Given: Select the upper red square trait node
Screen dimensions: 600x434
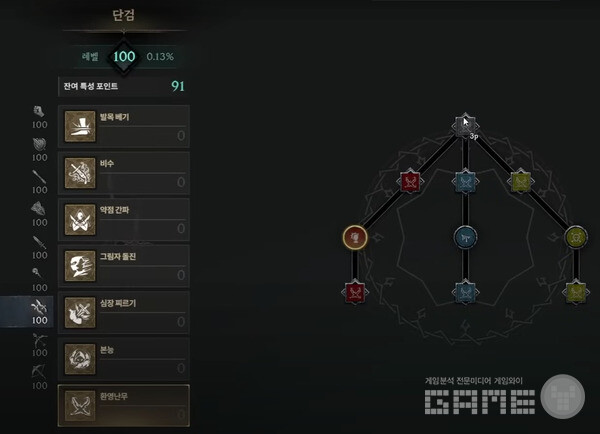Looking at the screenshot, I should pos(409,181).
